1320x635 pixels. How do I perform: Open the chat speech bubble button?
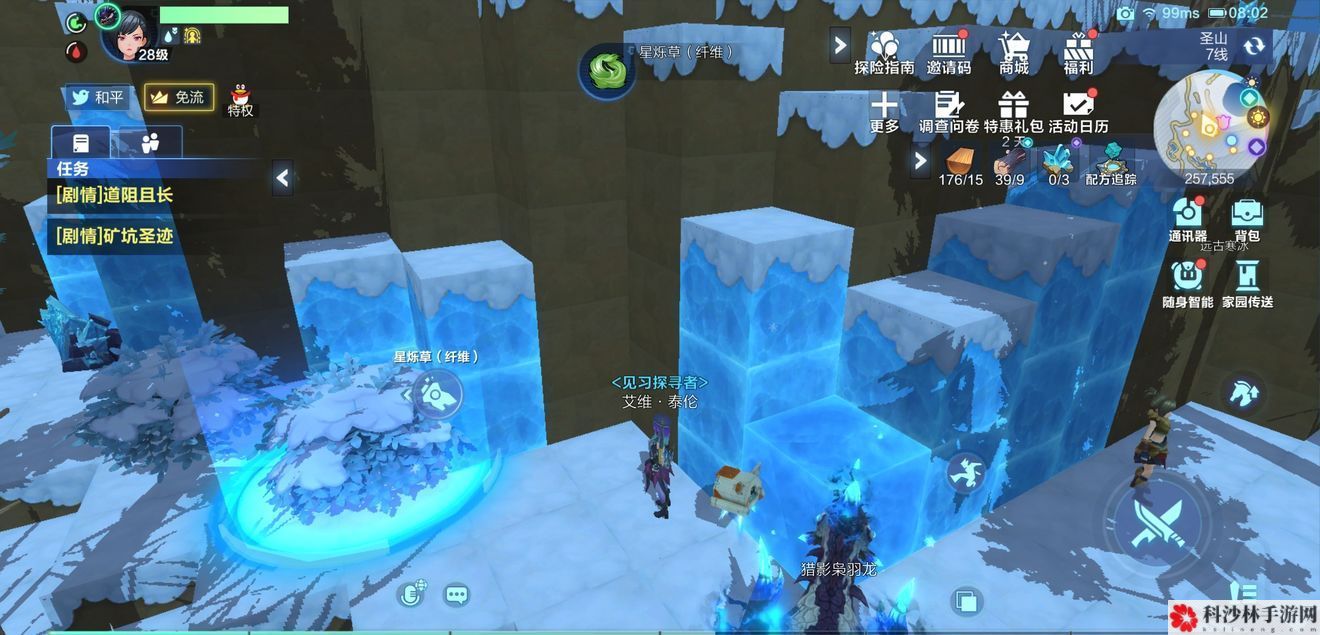point(457,595)
